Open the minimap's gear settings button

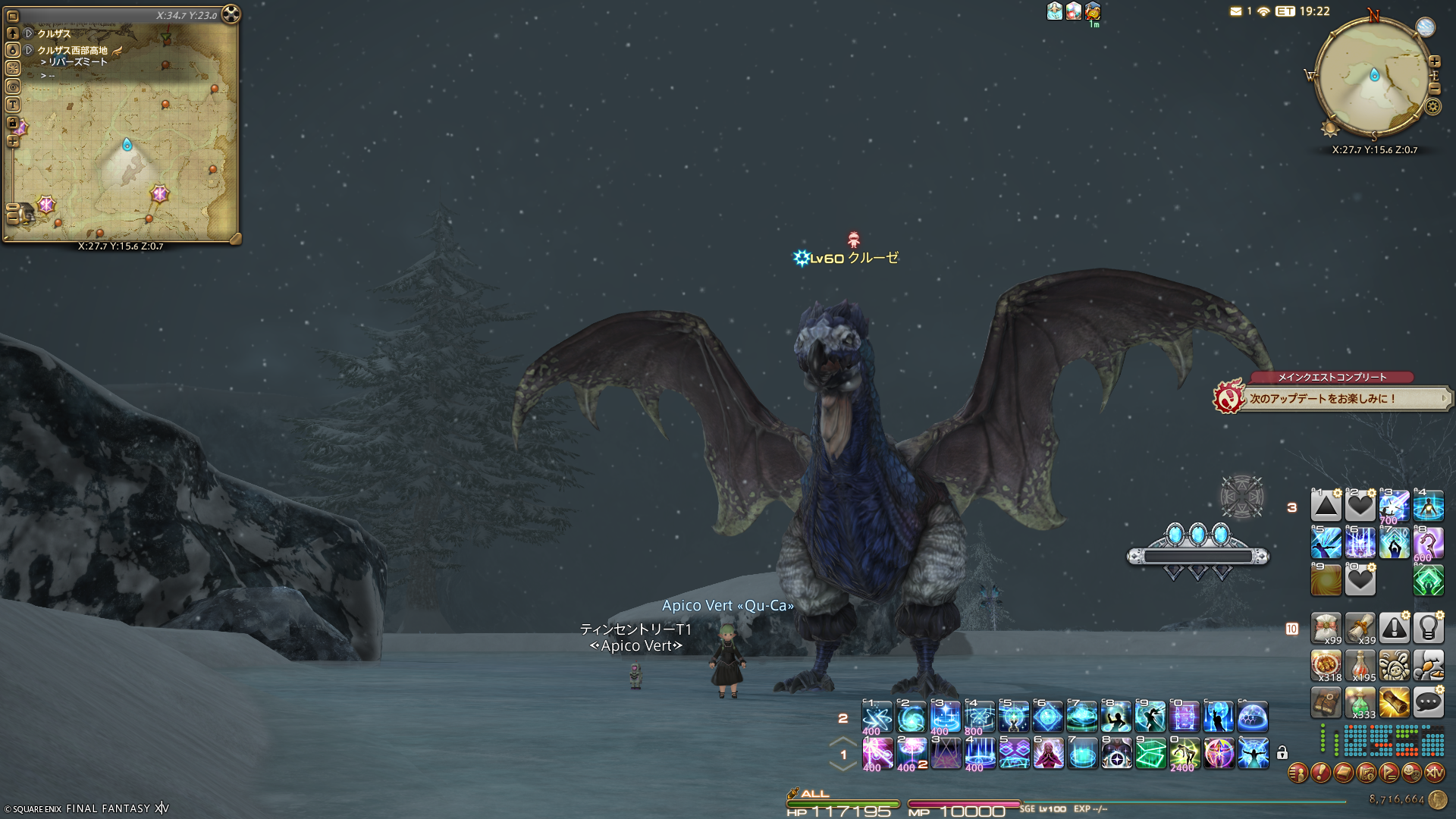tap(1433, 107)
